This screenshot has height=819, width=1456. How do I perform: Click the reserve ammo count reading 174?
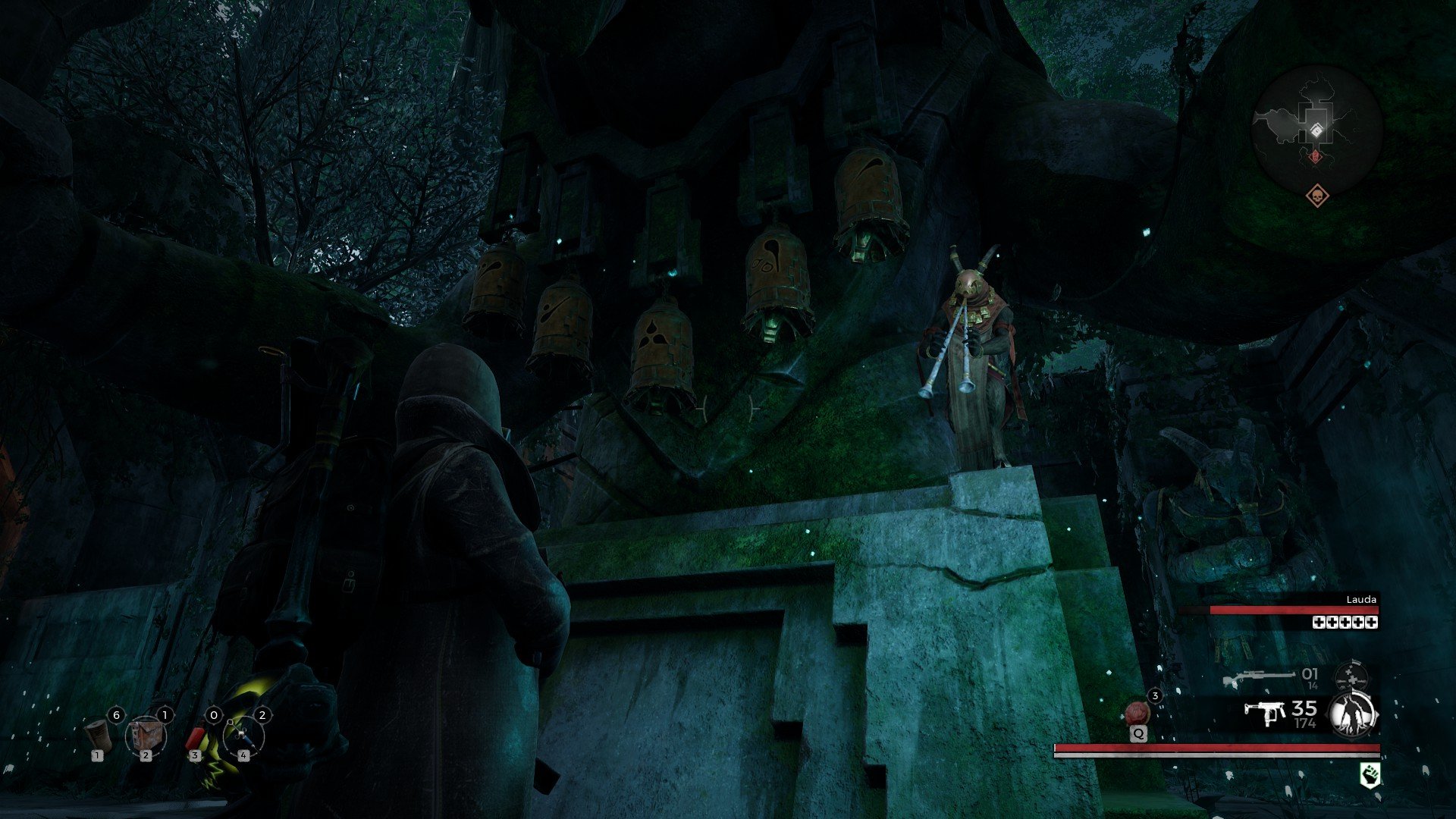(x=1304, y=723)
